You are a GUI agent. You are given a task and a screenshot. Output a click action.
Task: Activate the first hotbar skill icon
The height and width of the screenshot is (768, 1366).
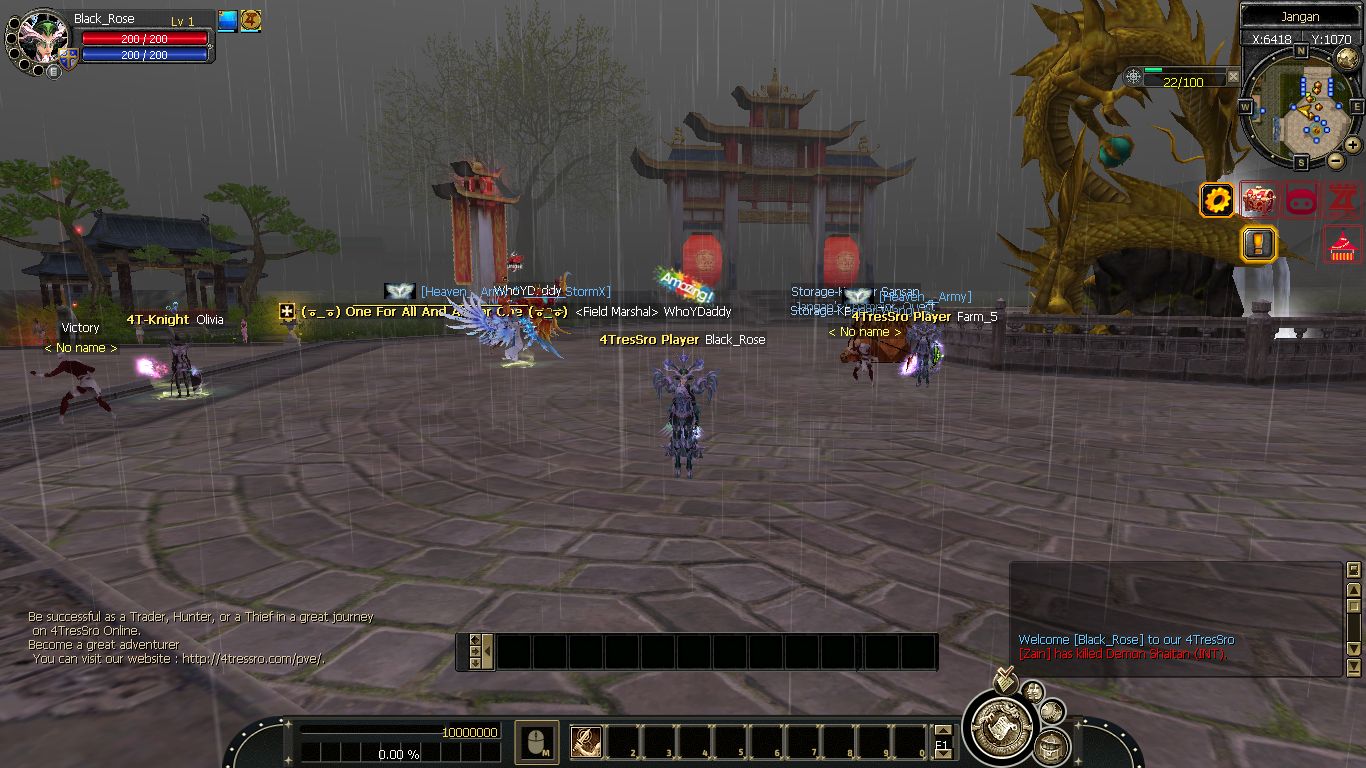586,741
